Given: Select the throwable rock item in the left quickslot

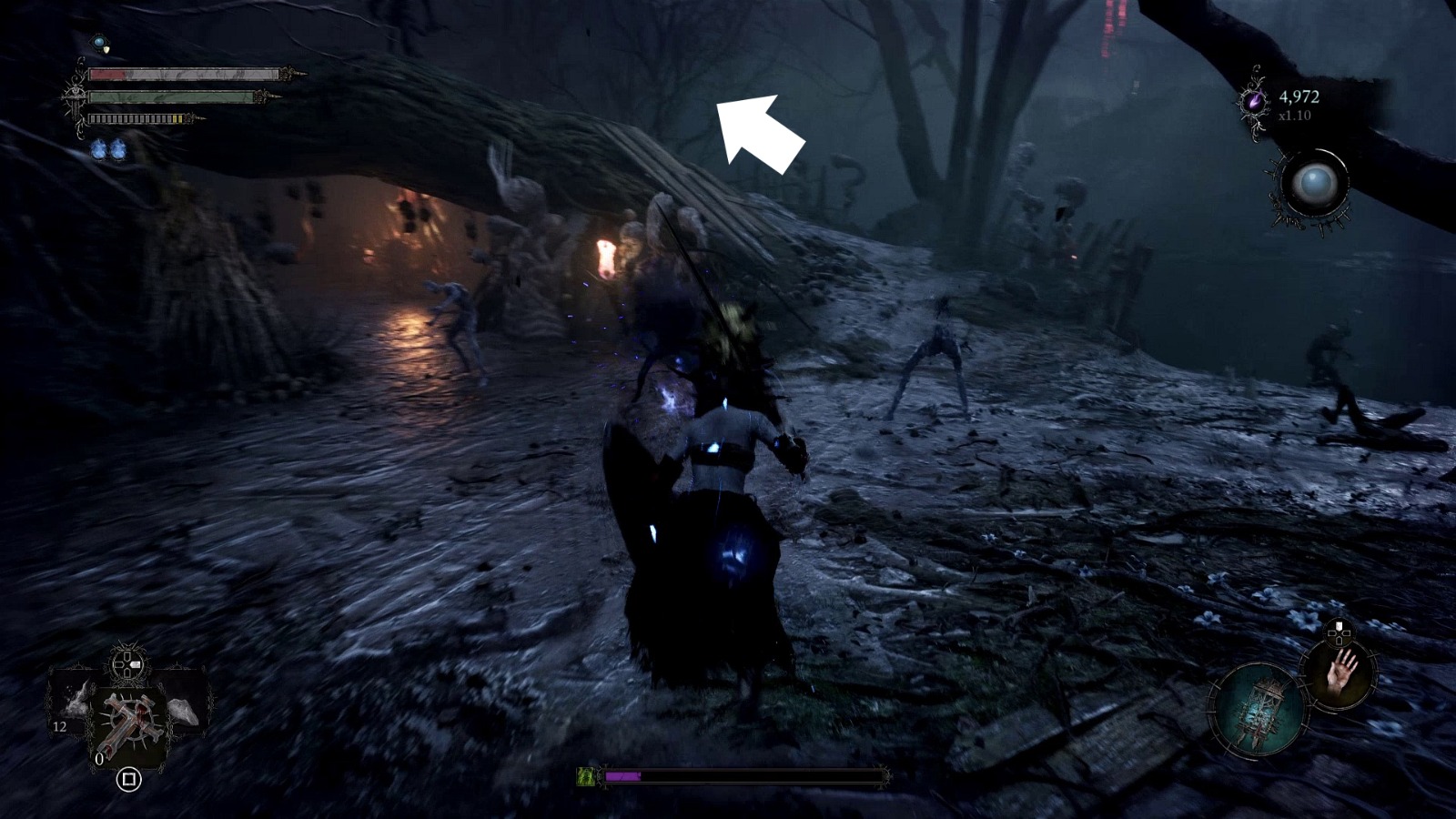Looking at the screenshot, I should coord(181,710).
